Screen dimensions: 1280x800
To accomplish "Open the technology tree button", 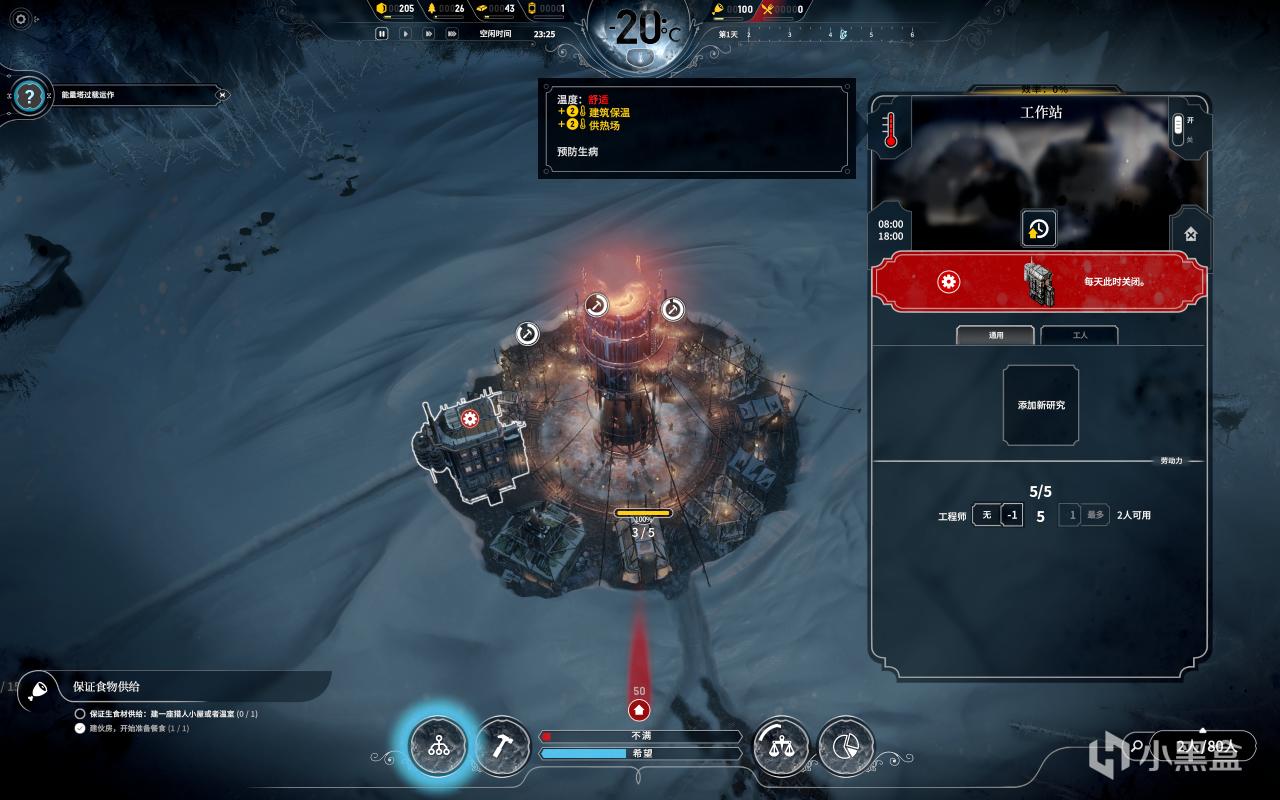I will (438, 746).
